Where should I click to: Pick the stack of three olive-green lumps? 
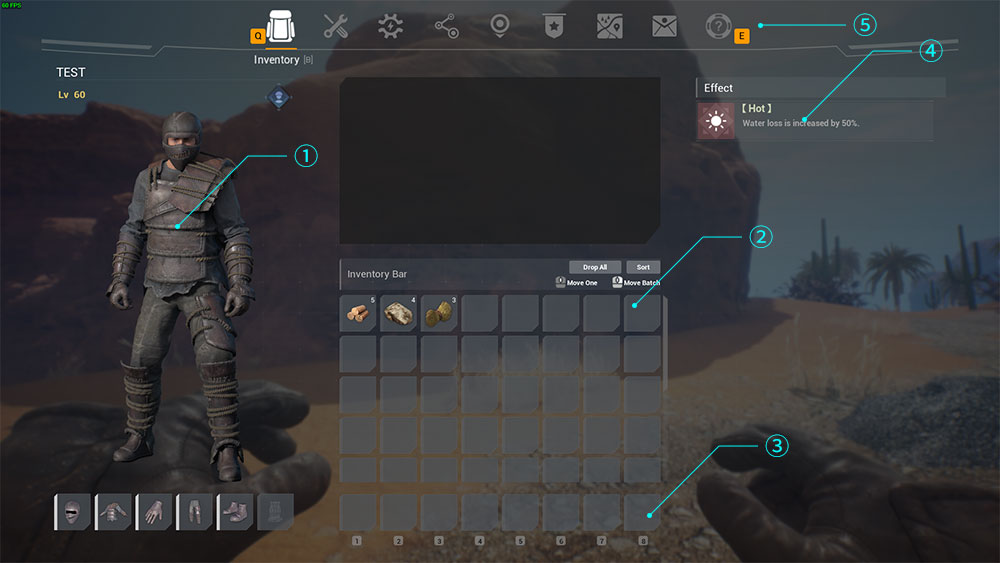pyautogui.click(x=439, y=313)
